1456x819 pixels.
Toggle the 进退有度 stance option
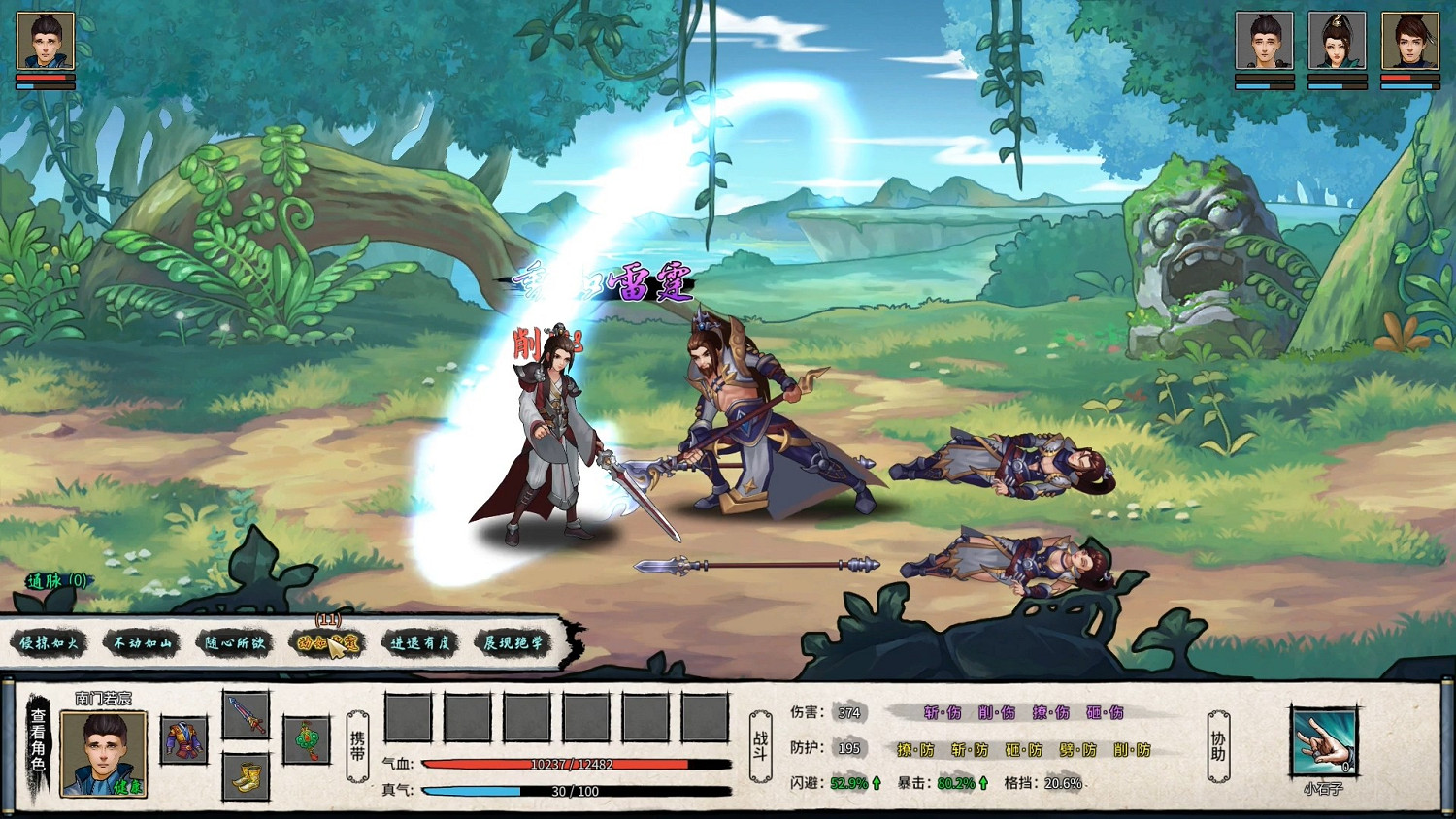point(418,642)
